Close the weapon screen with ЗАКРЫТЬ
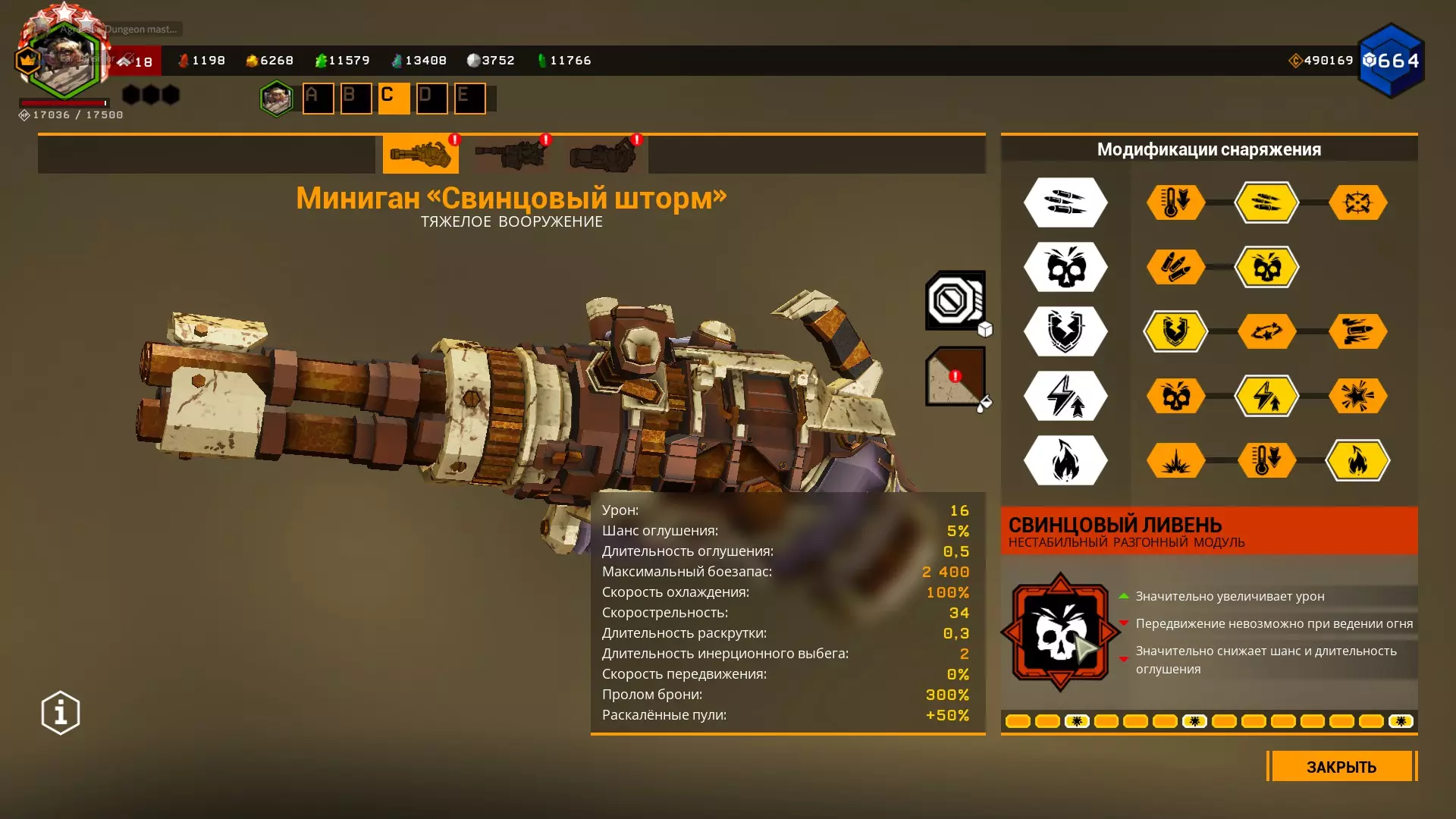 point(1341,767)
